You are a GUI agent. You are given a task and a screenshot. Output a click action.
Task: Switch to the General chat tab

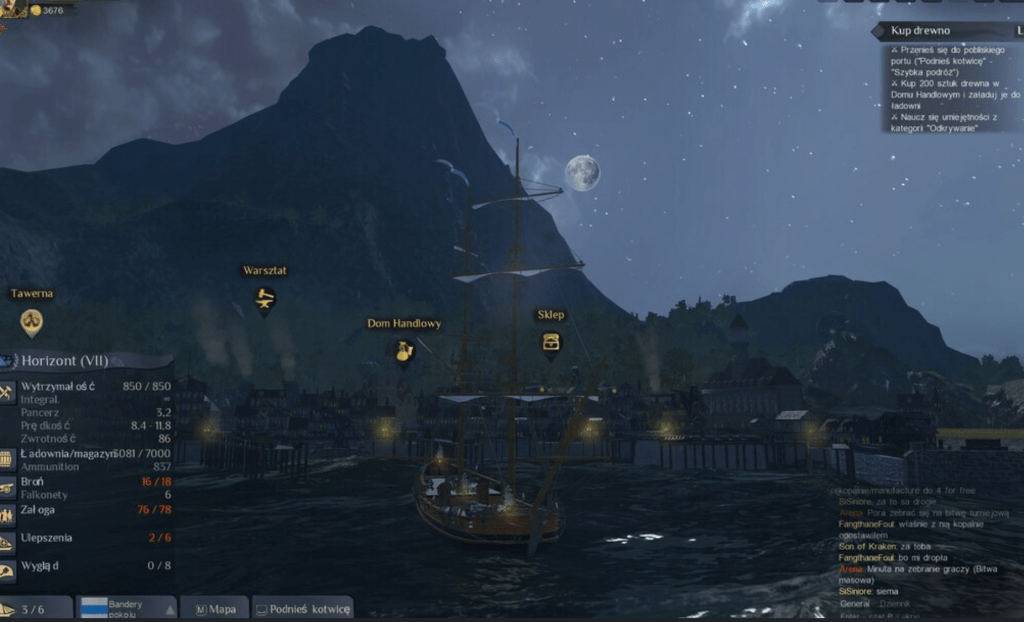tap(854, 604)
